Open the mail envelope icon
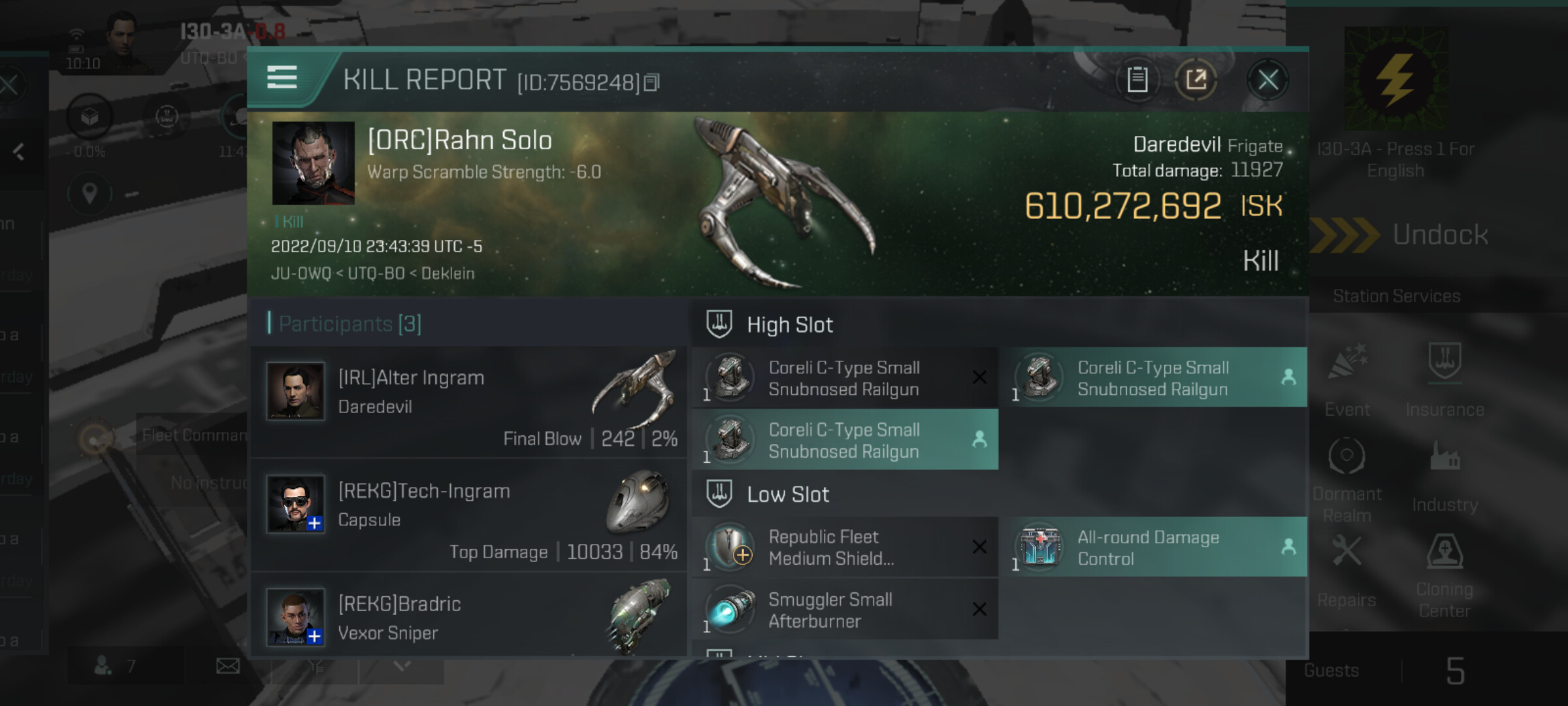Viewport: 1568px width, 706px height. click(x=228, y=666)
